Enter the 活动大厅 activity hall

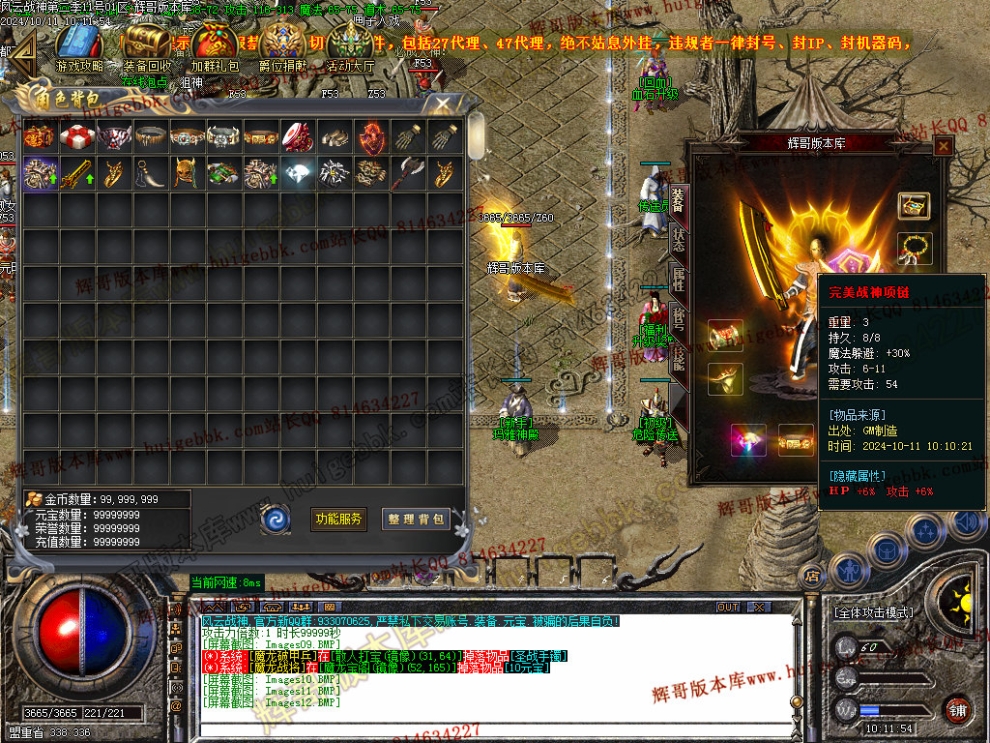coord(351,47)
